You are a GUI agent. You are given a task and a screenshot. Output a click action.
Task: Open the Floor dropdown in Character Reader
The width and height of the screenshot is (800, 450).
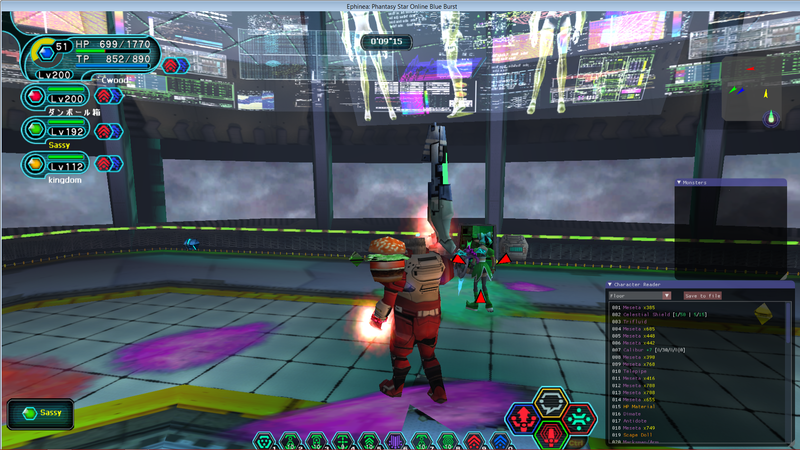(x=640, y=295)
